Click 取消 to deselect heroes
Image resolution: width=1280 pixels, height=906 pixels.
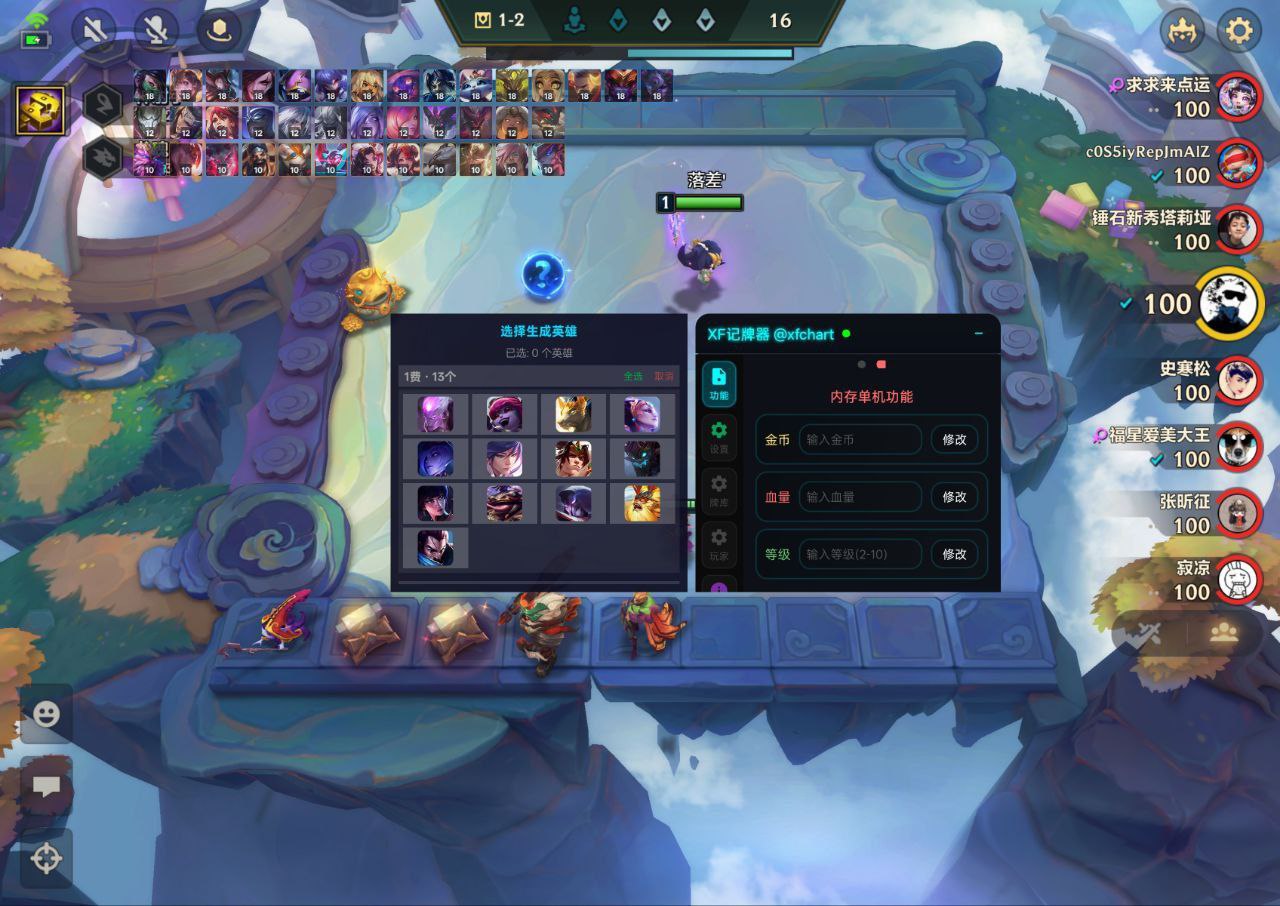664,377
